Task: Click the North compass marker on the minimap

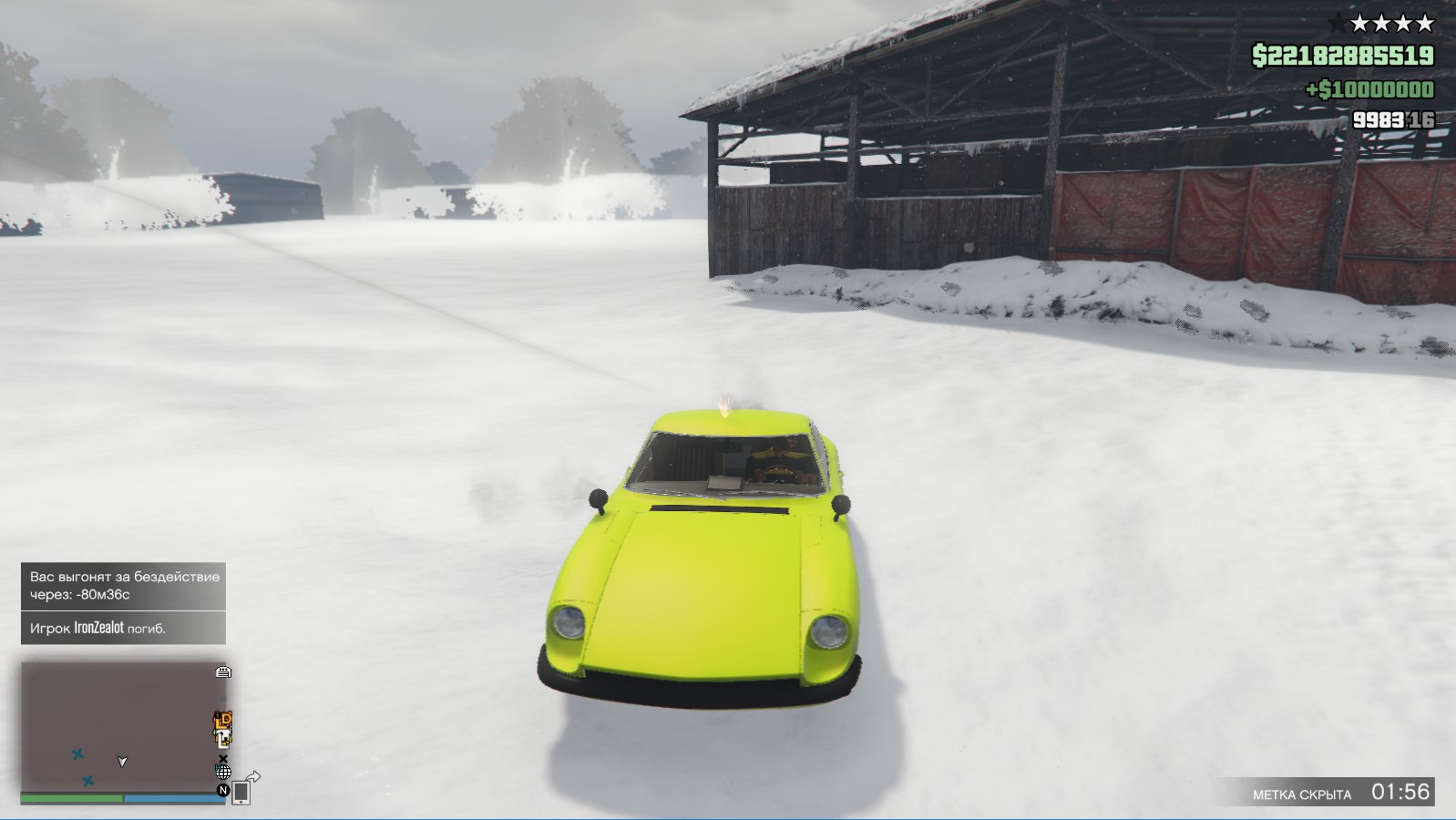Action: (x=222, y=790)
